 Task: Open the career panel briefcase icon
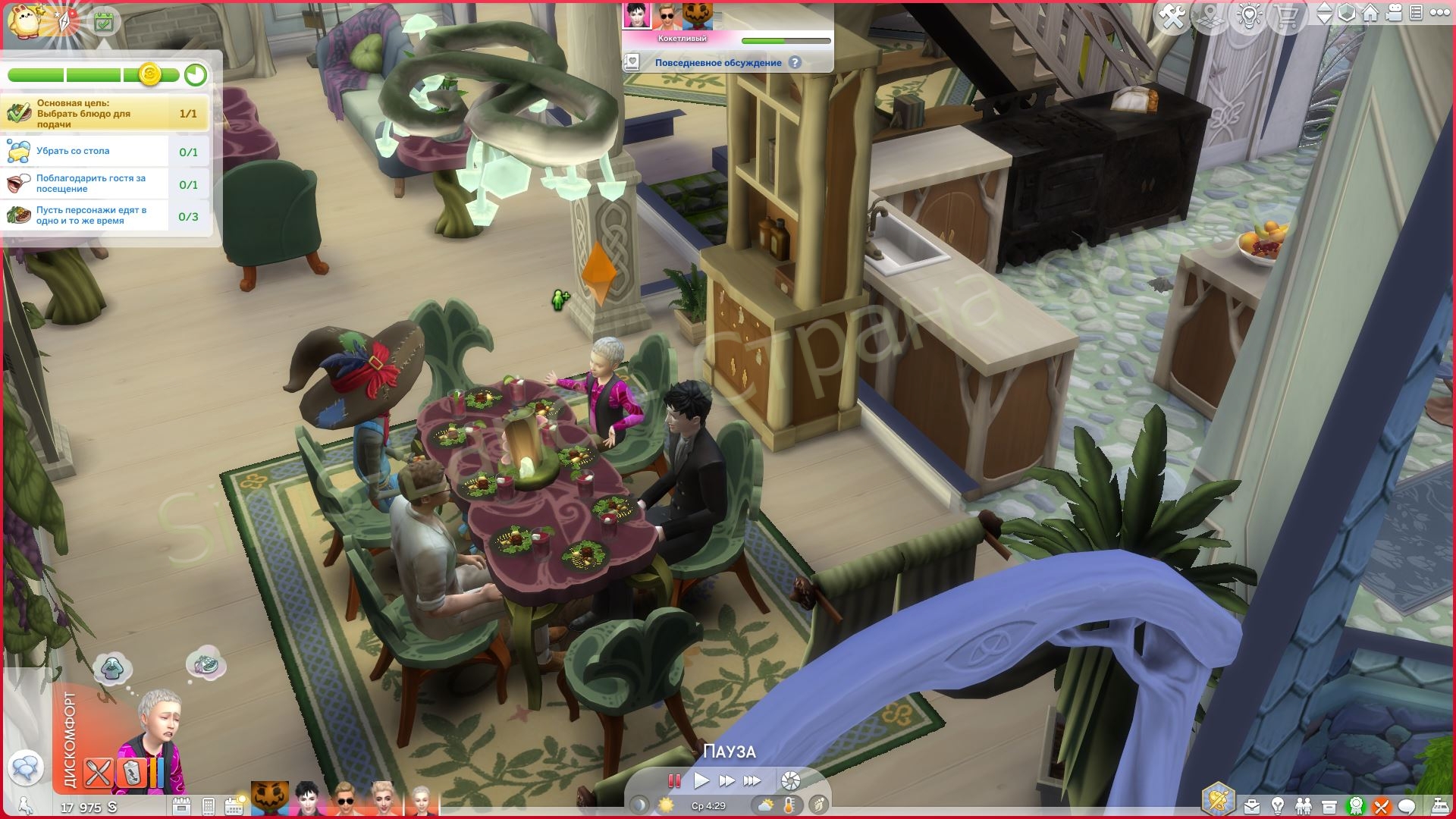click(1252, 805)
